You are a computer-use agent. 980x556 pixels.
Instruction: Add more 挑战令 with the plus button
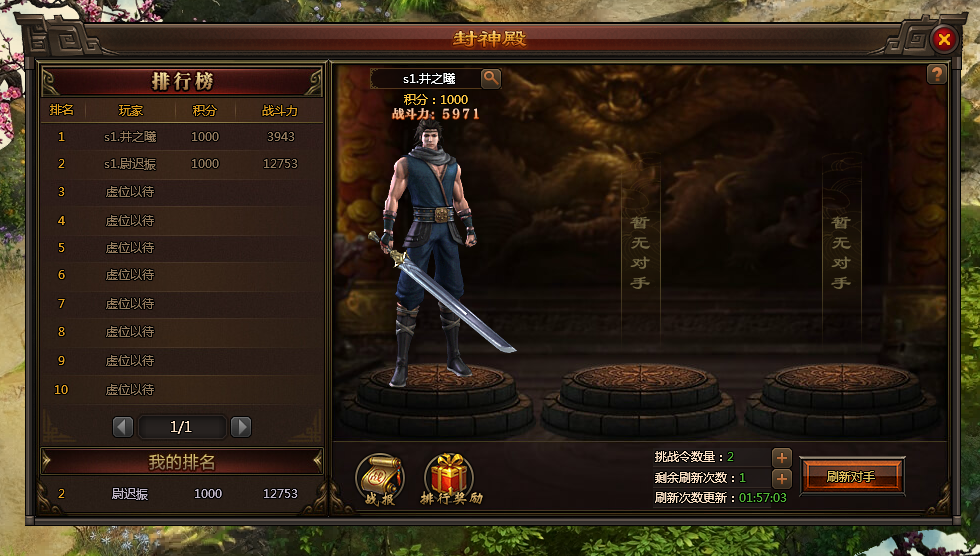(782, 457)
